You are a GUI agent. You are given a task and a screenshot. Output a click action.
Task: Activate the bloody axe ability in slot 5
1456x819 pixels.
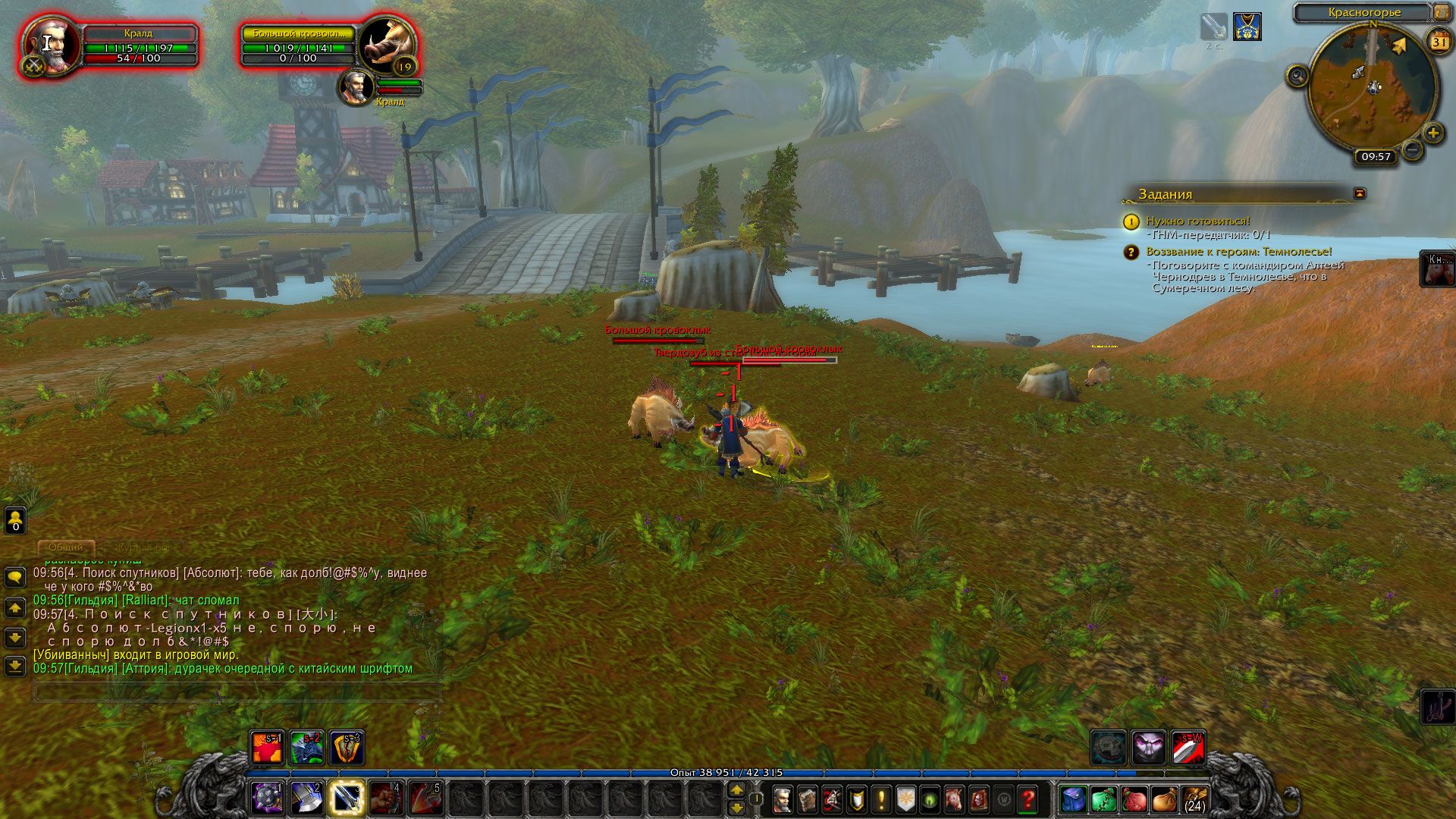click(425, 798)
